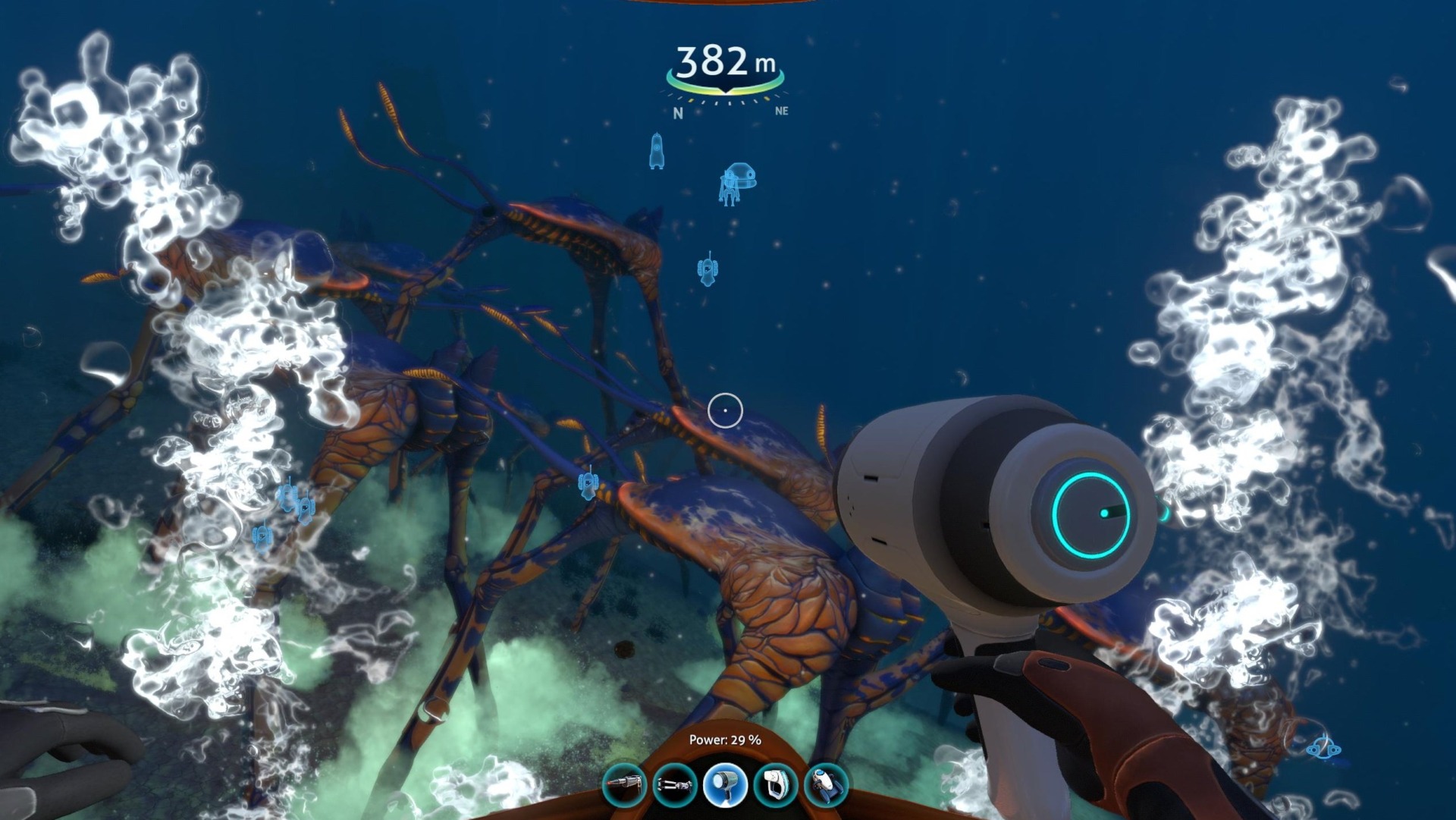
Task: Click the central aiming reticle
Action: (x=724, y=409)
